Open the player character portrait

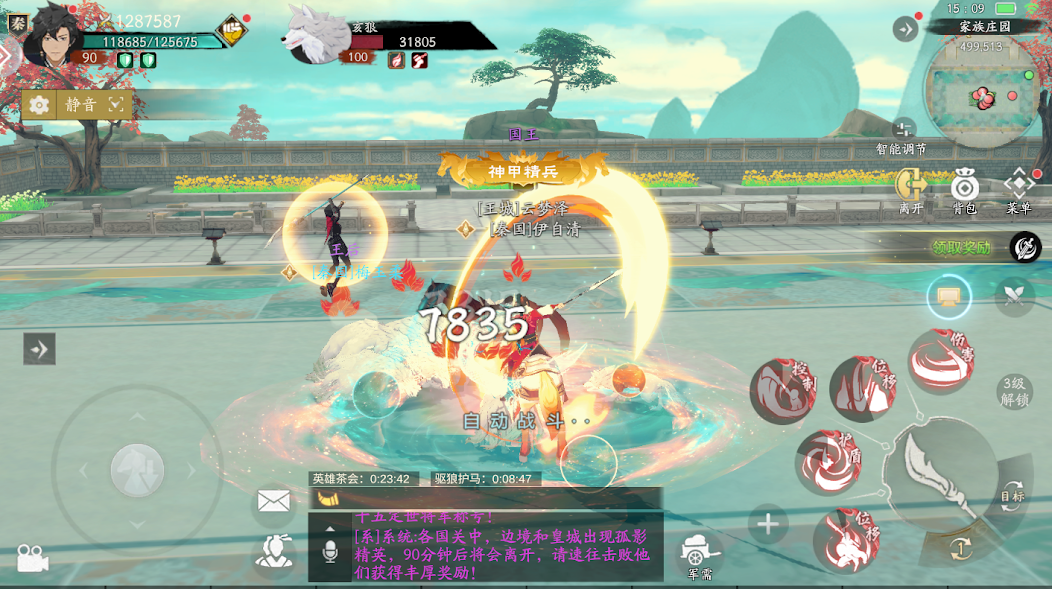pyautogui.click(x=50, y=34)
